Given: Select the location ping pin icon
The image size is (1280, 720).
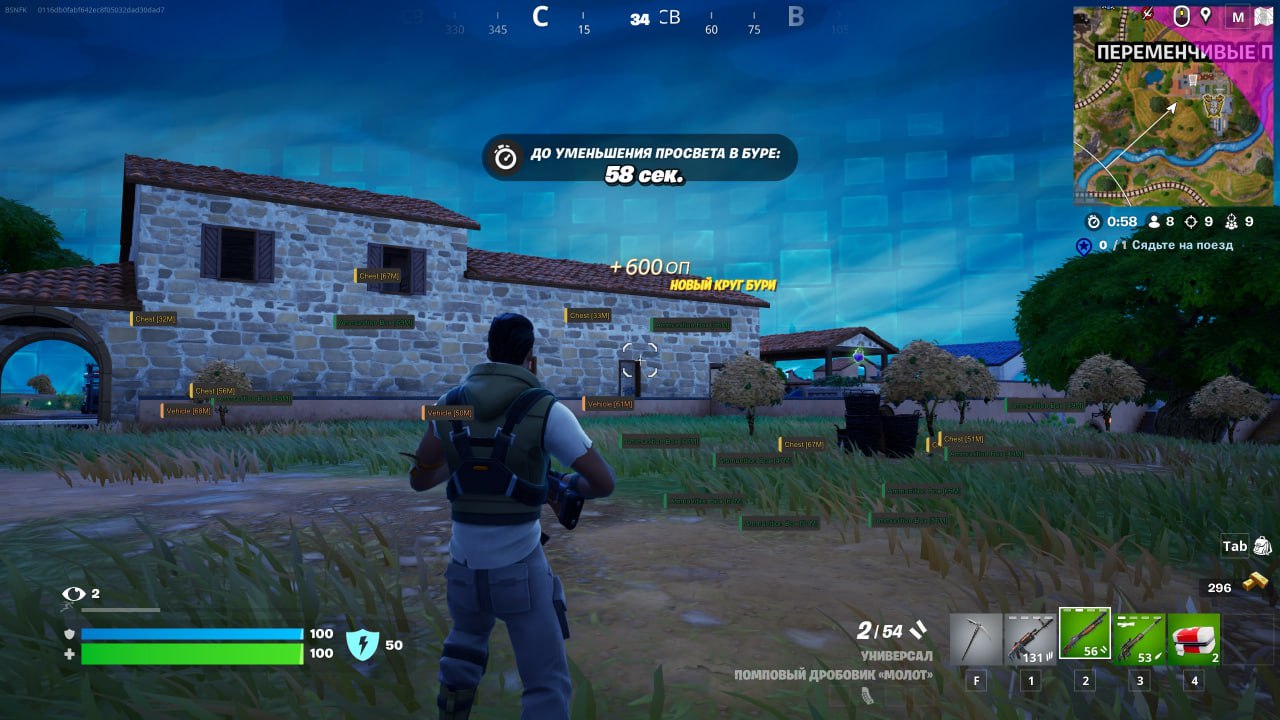Looking at the screenshot, I should pyautogui.click(x=1205, y=14).
